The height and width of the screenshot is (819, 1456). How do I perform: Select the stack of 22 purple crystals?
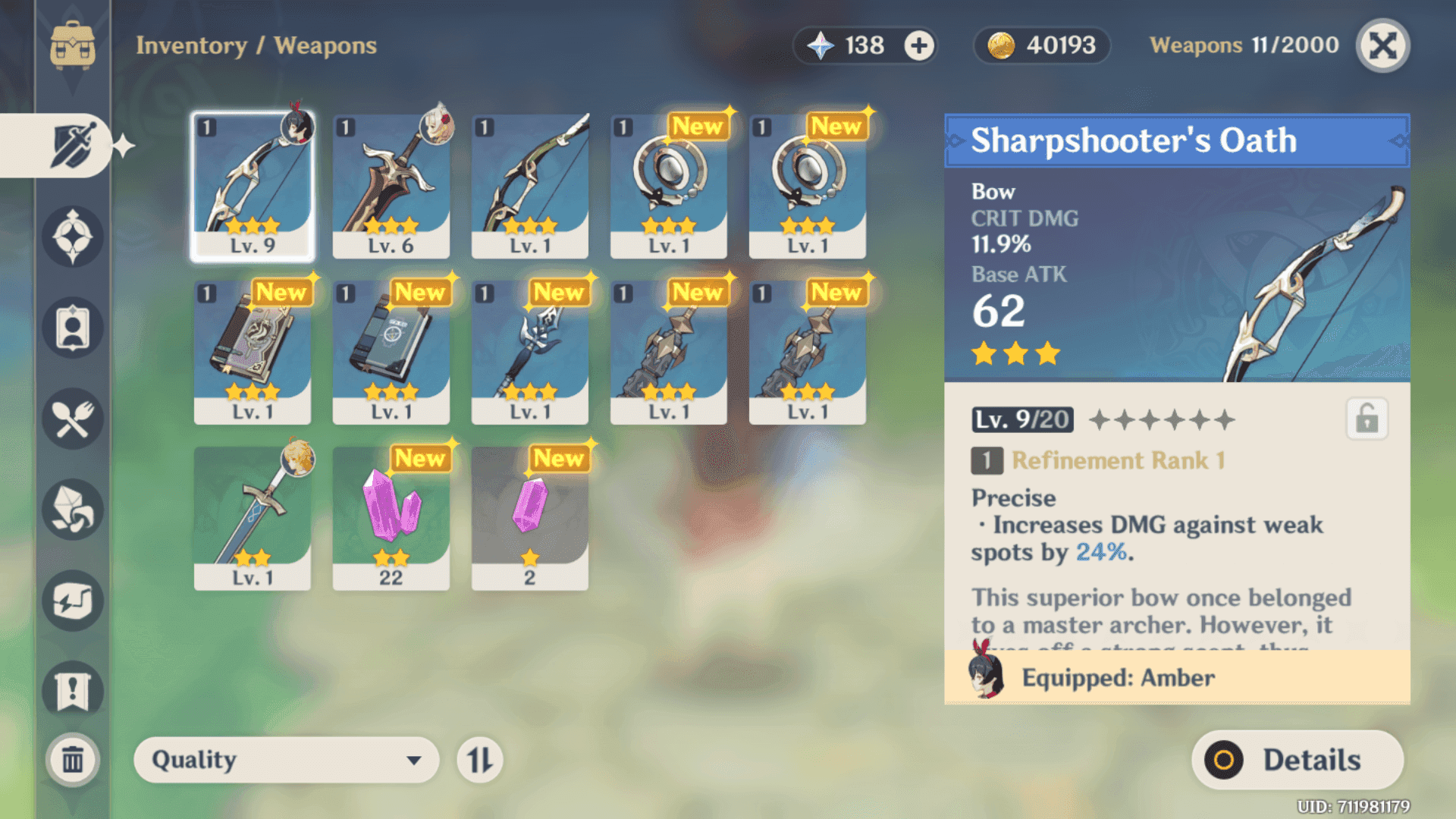[x=391, y=518]
